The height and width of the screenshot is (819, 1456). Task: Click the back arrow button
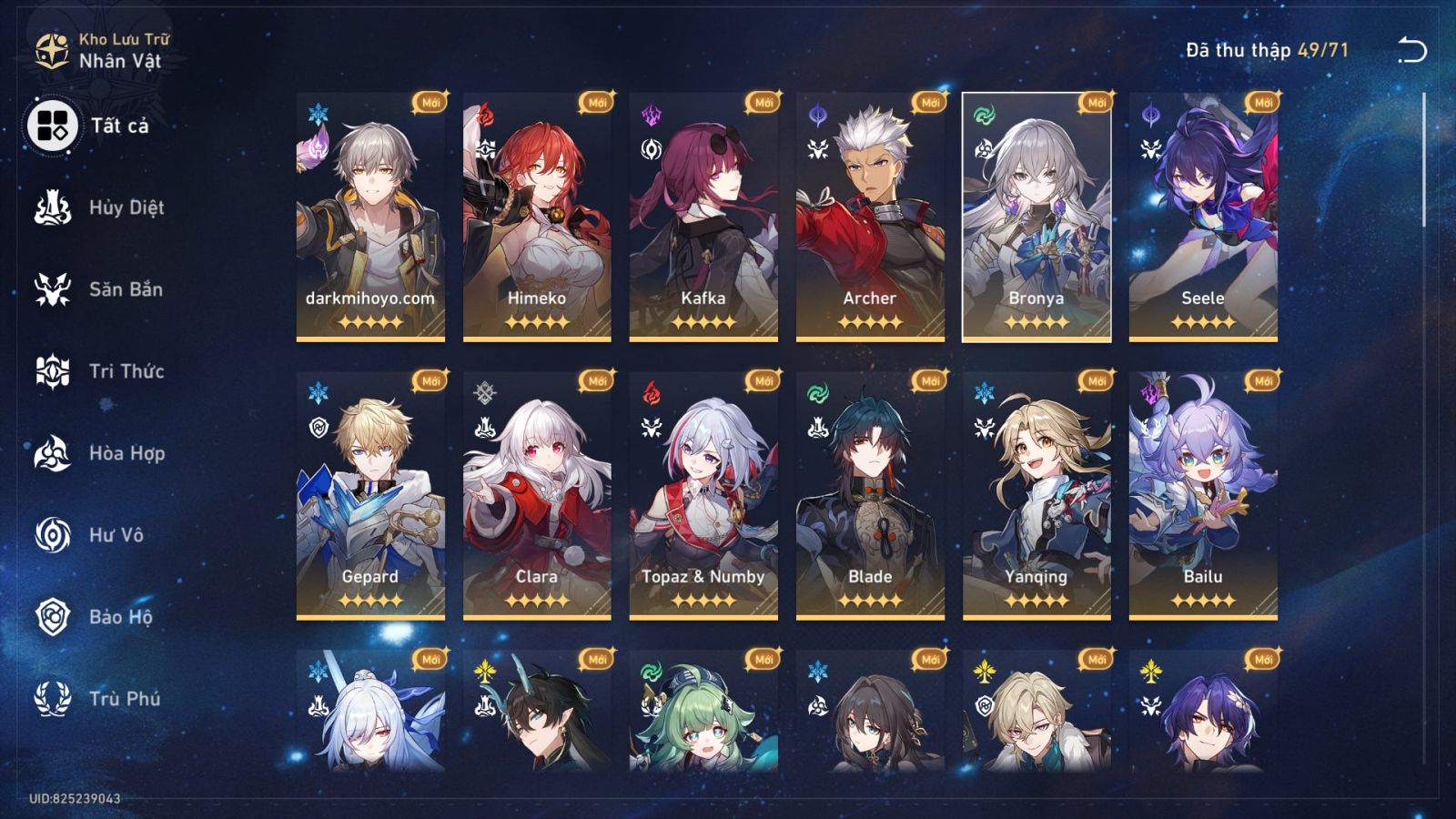tap(1414, 47)
